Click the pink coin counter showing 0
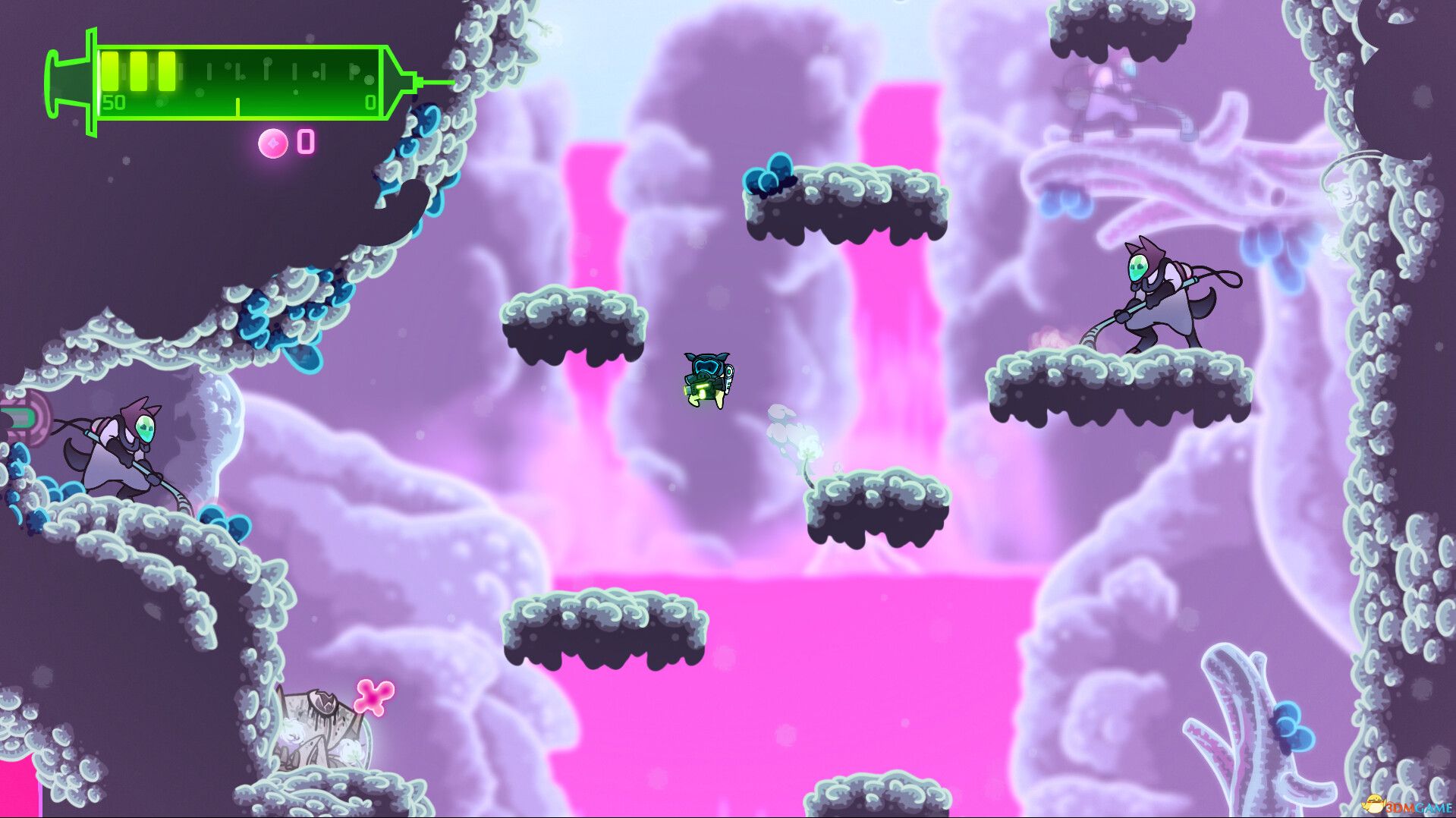The image size is (1456, 818). pyautogui.click(x=305, y=141)
